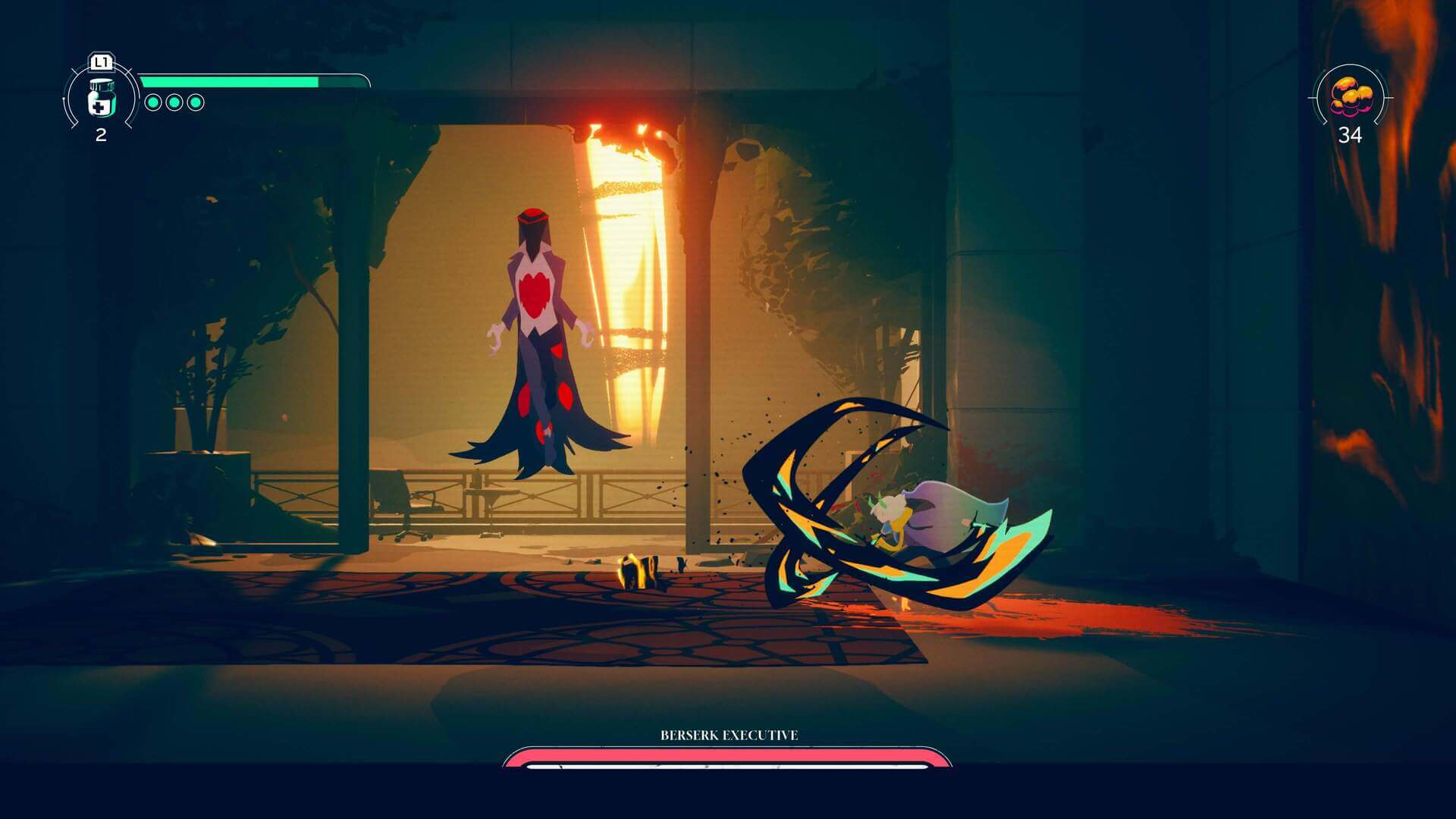Click the L1 button prompt badge
This screenshot has width=1456, height=819.
(101, 61)
